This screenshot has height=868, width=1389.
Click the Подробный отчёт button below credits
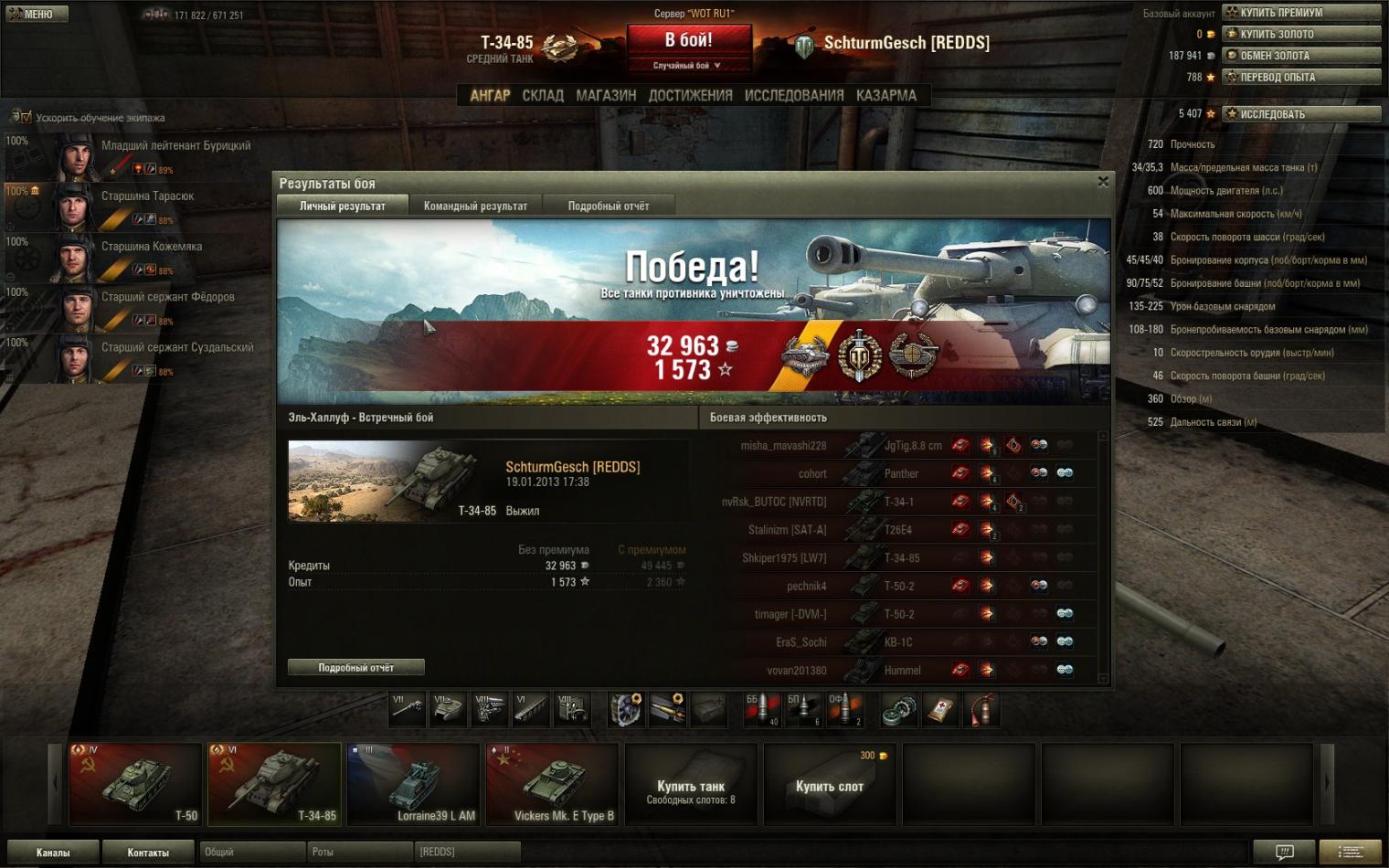pyautogui.click(x=356, y=668)
